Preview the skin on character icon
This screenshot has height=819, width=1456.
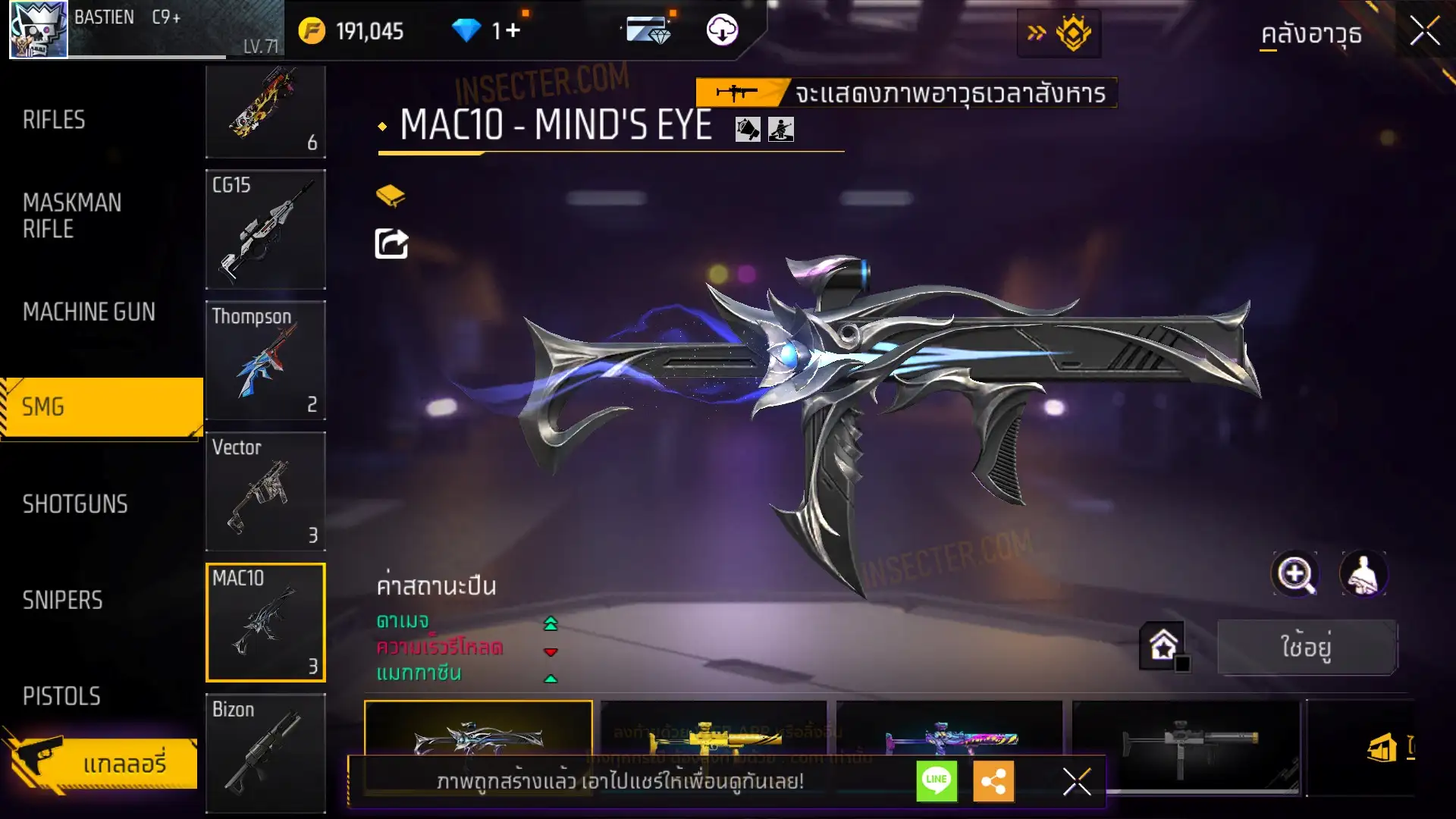click(x=1363, y=574)
